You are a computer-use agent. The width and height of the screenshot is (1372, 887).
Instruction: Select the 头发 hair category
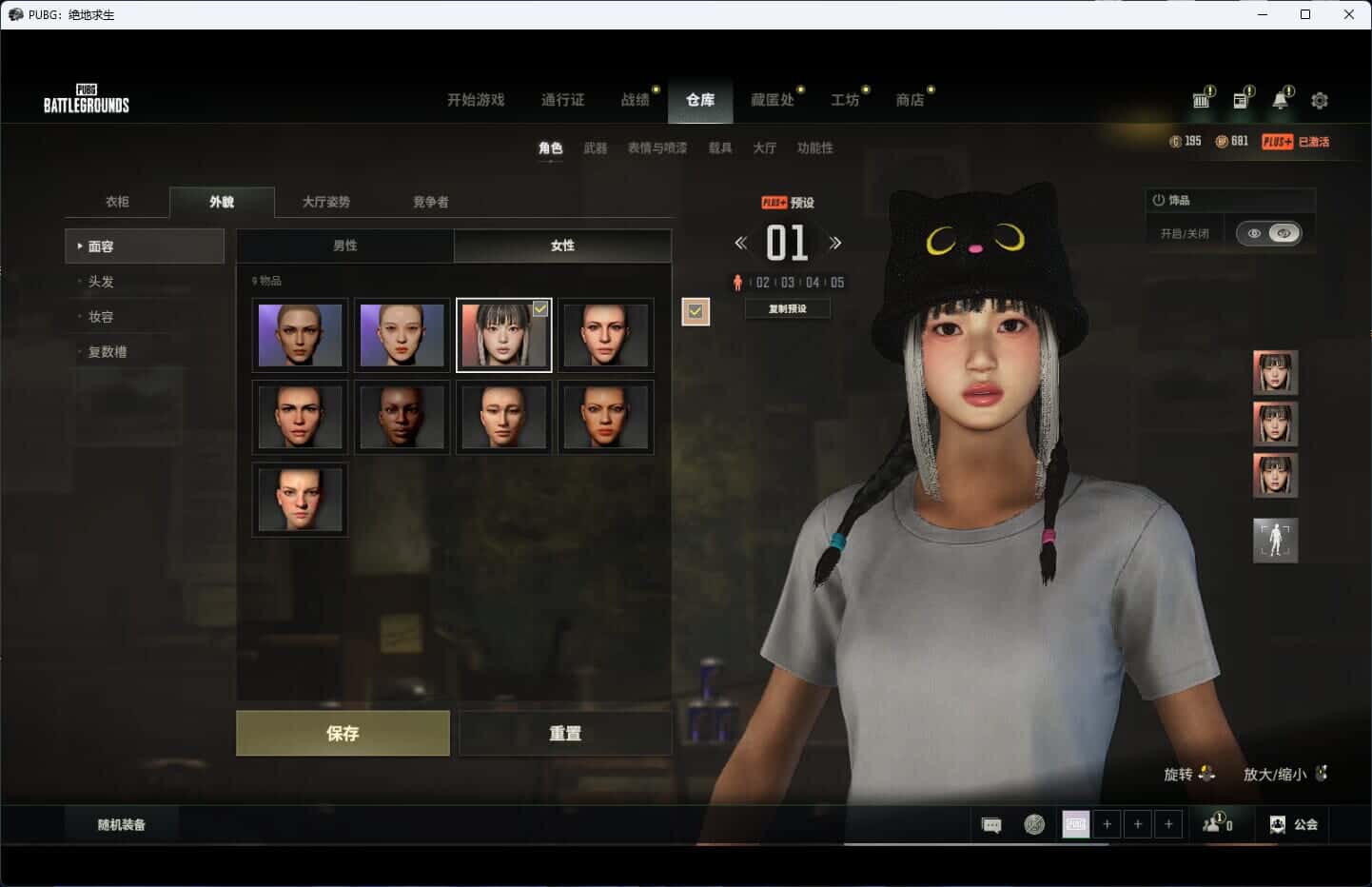[x=101, y=282]
